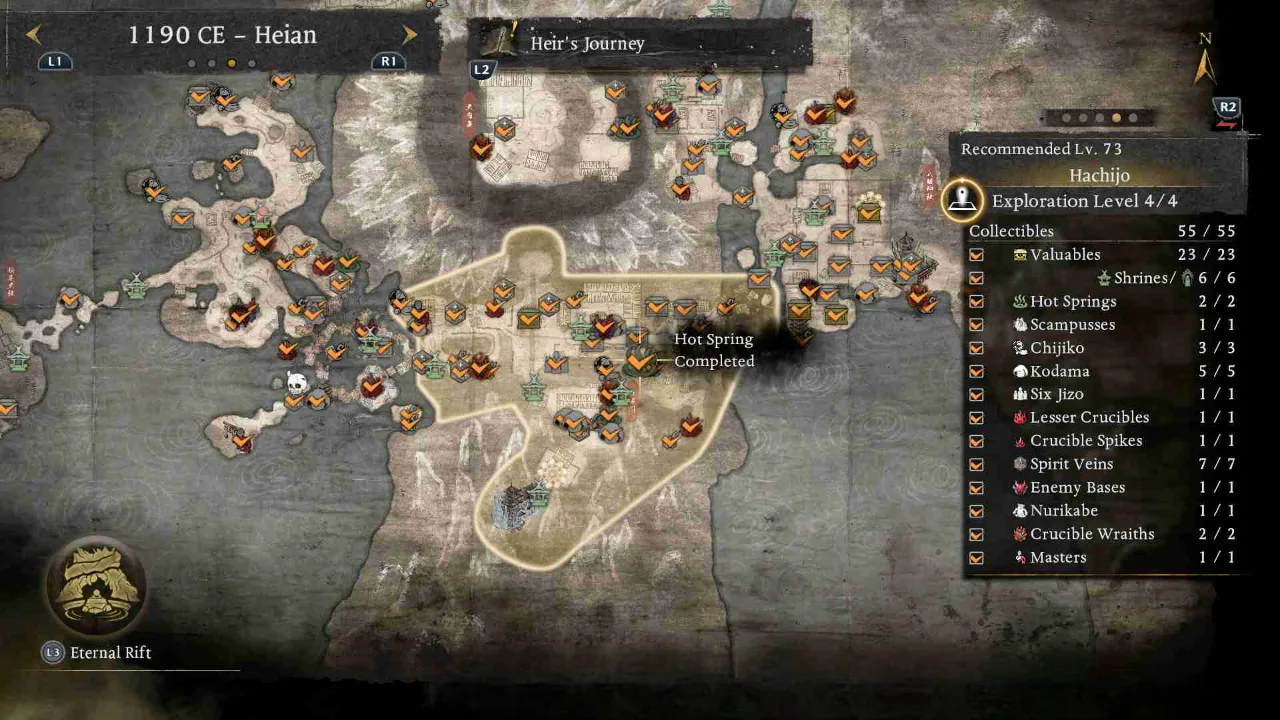Image resolution: width=1280 pixels, height=720 pixels.
Task: Toggle the Masters filter checkbox
Action: point(976,558)
